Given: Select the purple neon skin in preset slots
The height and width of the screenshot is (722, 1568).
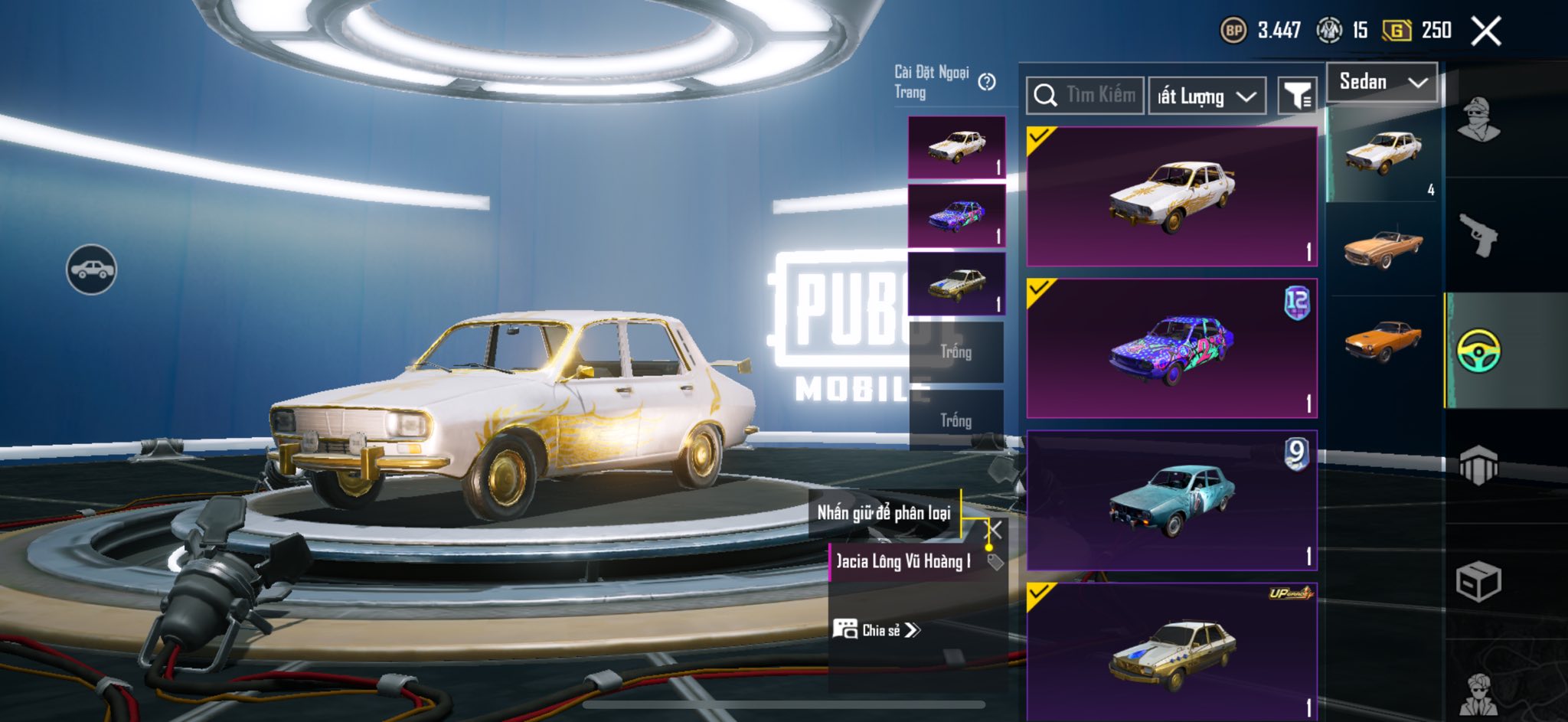Looking at the screenshot, I should [956, 216].
